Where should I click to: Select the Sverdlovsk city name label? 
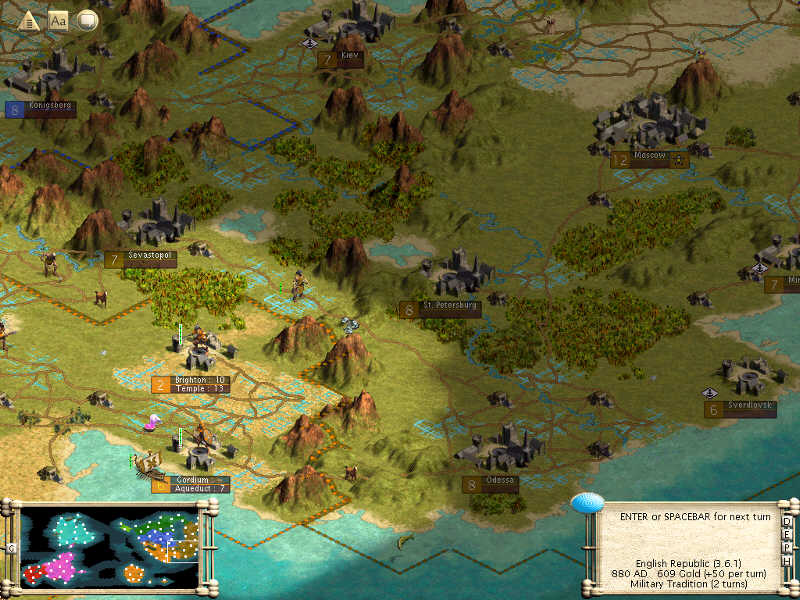tap(751, 406)
